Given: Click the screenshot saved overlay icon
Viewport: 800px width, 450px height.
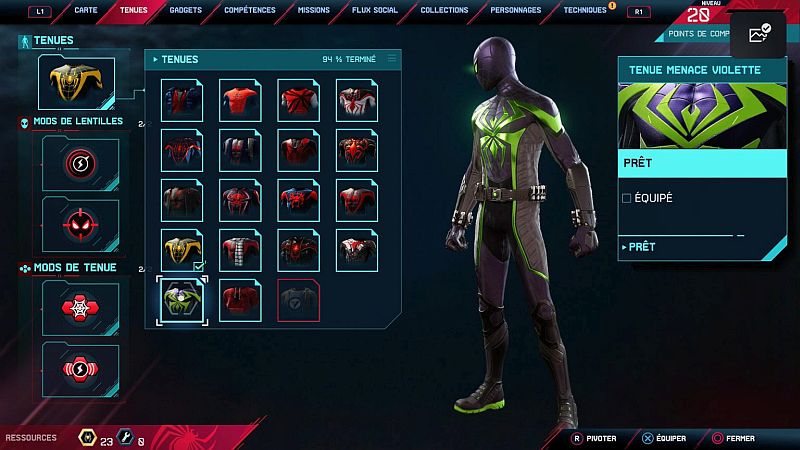Looking at the screenshot, I should [x=758, y=35].
